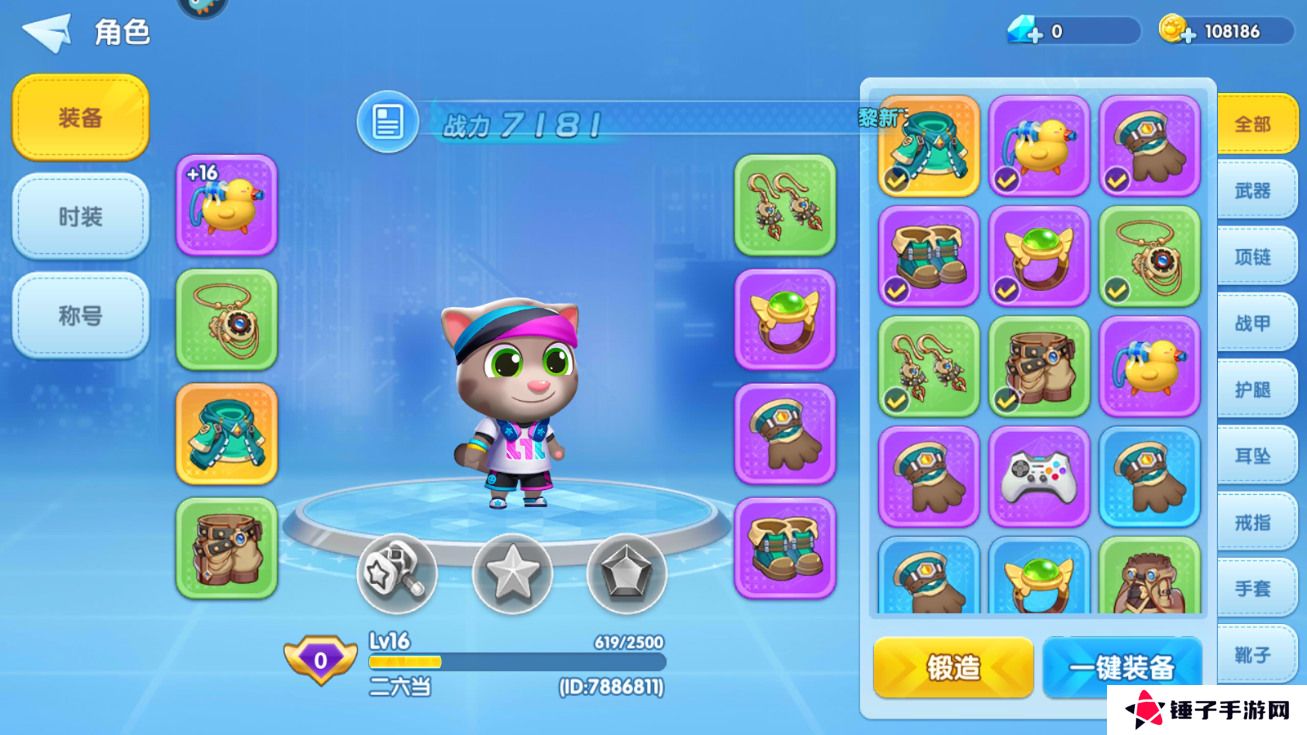The image size is (1307, 735).
Task: Go back with the paper plane arrow
Action: click(x=47, y=32)
